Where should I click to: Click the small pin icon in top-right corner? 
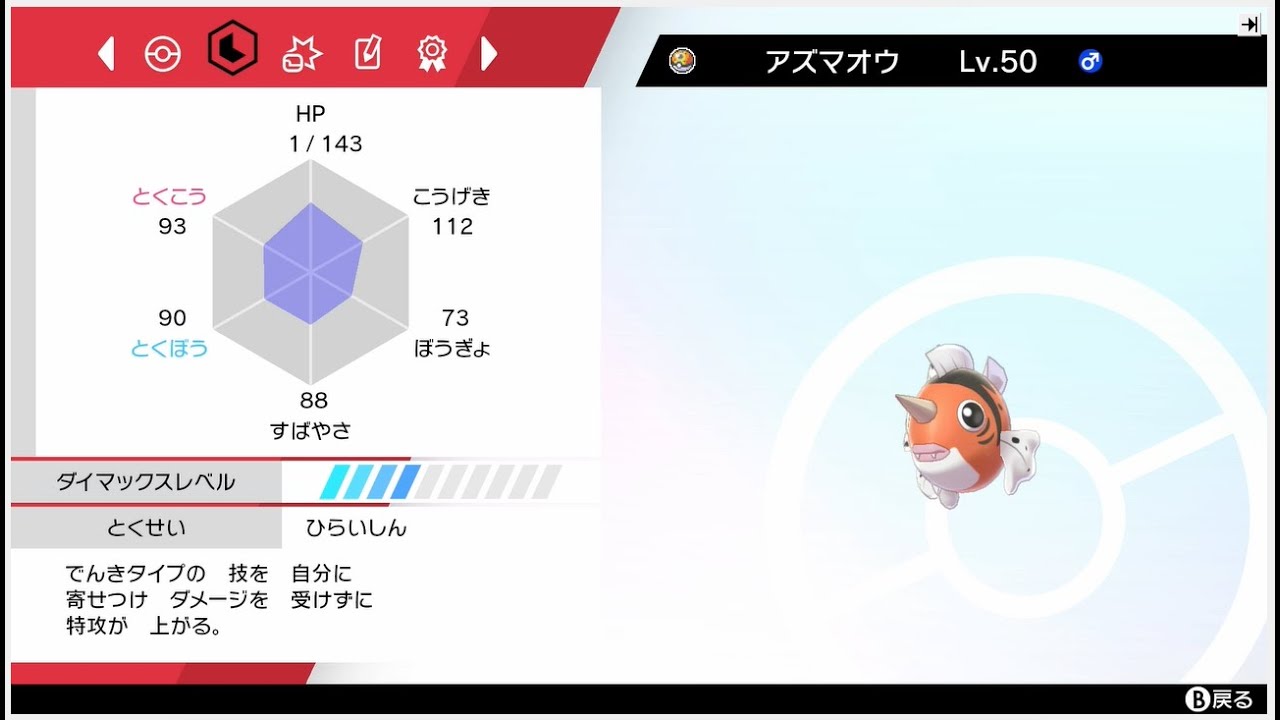pos(1249,24)
